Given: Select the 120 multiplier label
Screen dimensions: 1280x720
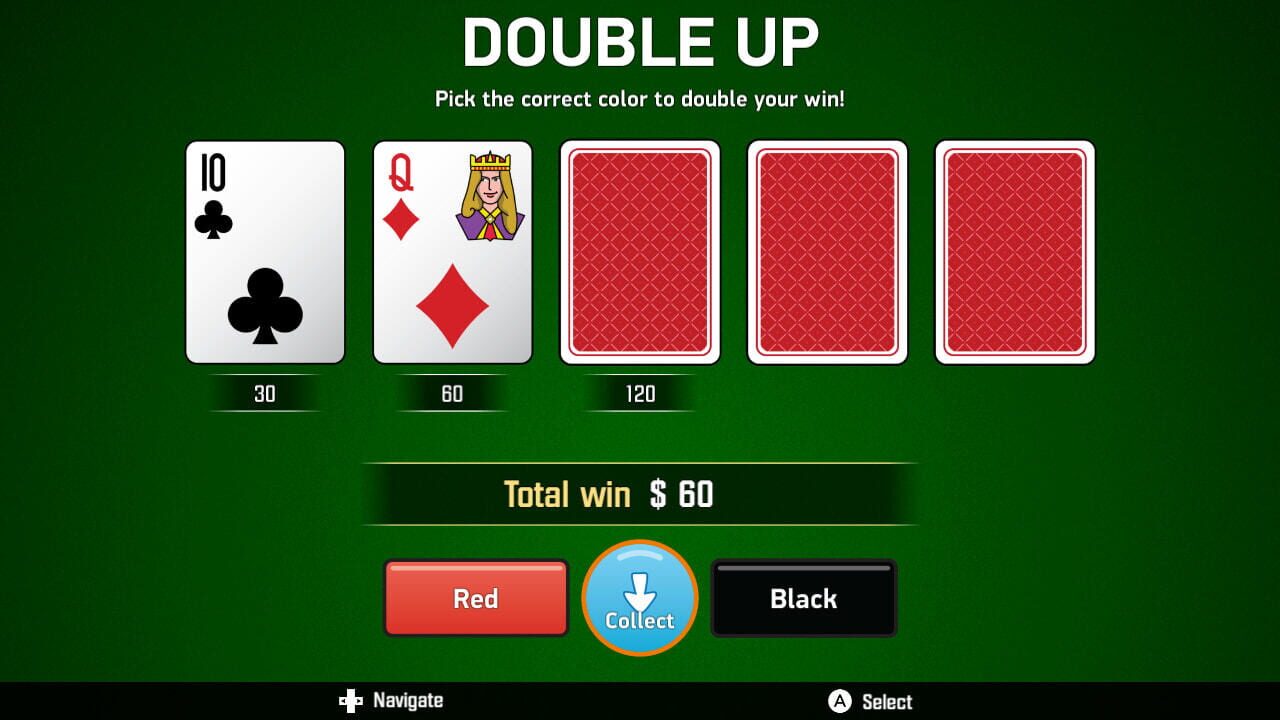Looking at the screenshot, I should point(640,394).
